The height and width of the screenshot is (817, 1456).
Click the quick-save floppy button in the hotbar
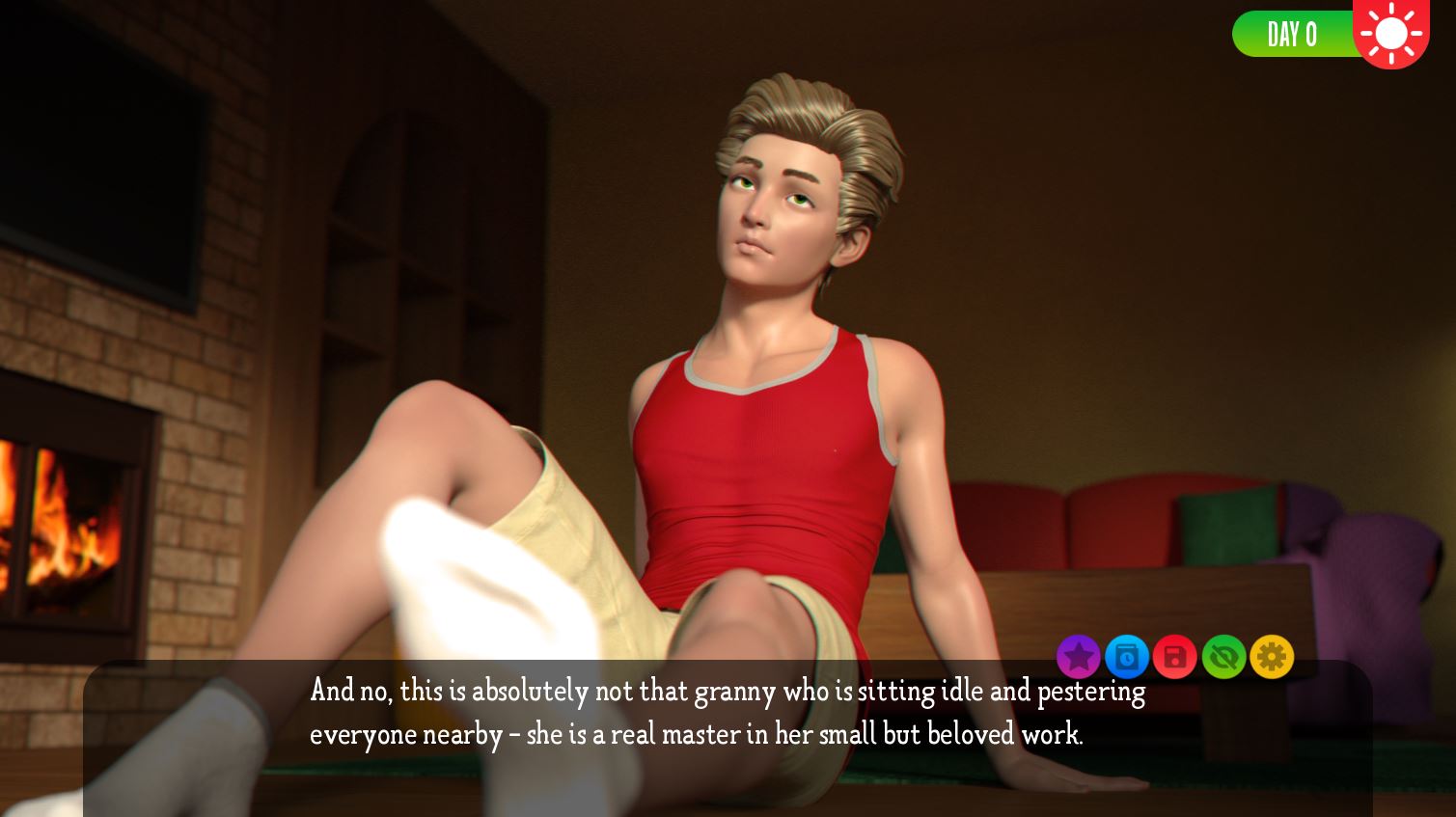pos(1175,657)
